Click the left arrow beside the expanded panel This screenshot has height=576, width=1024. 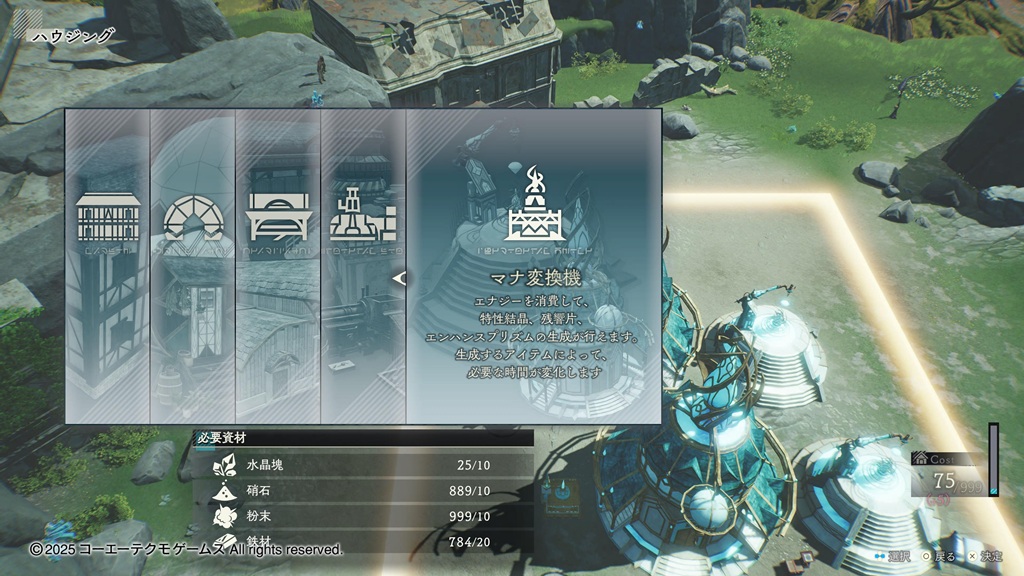tap(399, 279)
